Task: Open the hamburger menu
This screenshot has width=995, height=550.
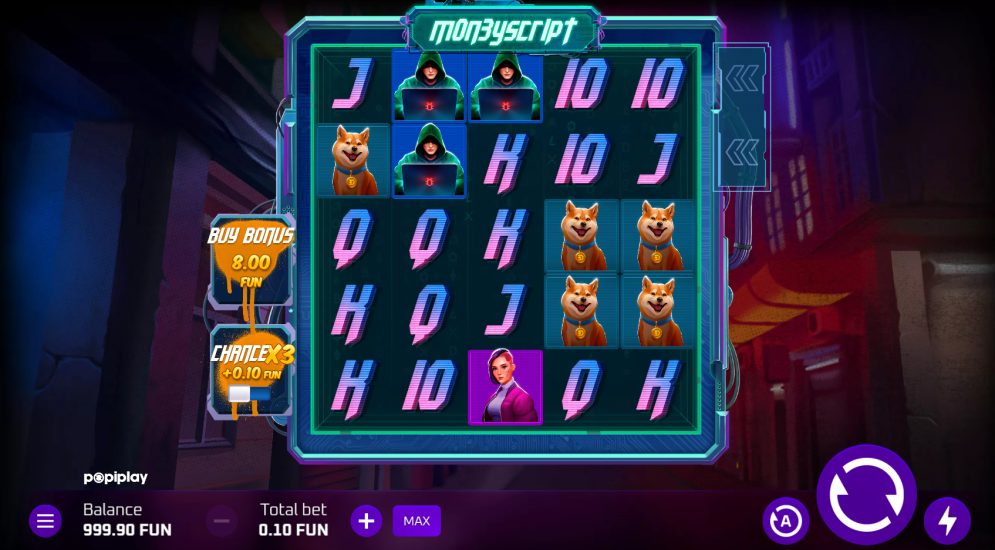Action: pos(45,521)
